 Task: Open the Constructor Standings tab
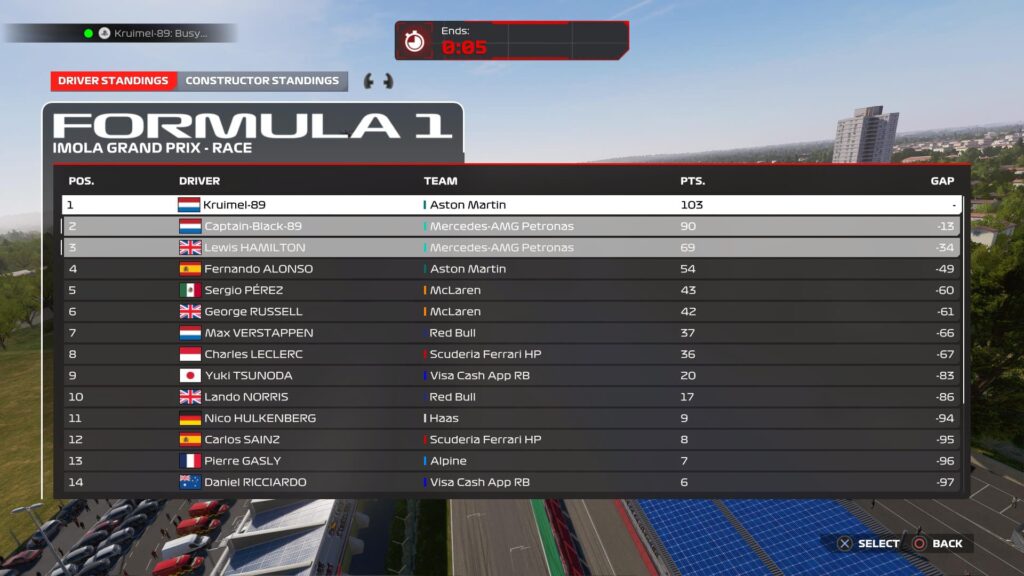(262, 81)
